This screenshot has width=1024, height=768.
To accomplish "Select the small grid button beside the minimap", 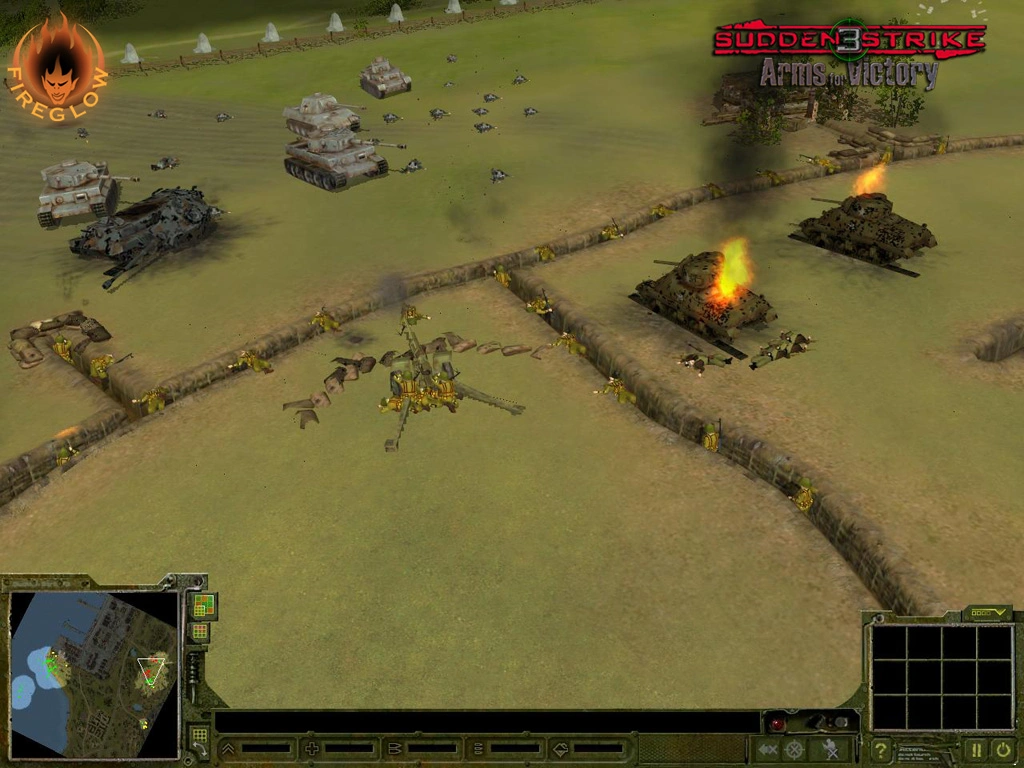I will pyautogui.click(x=200, y=632).
